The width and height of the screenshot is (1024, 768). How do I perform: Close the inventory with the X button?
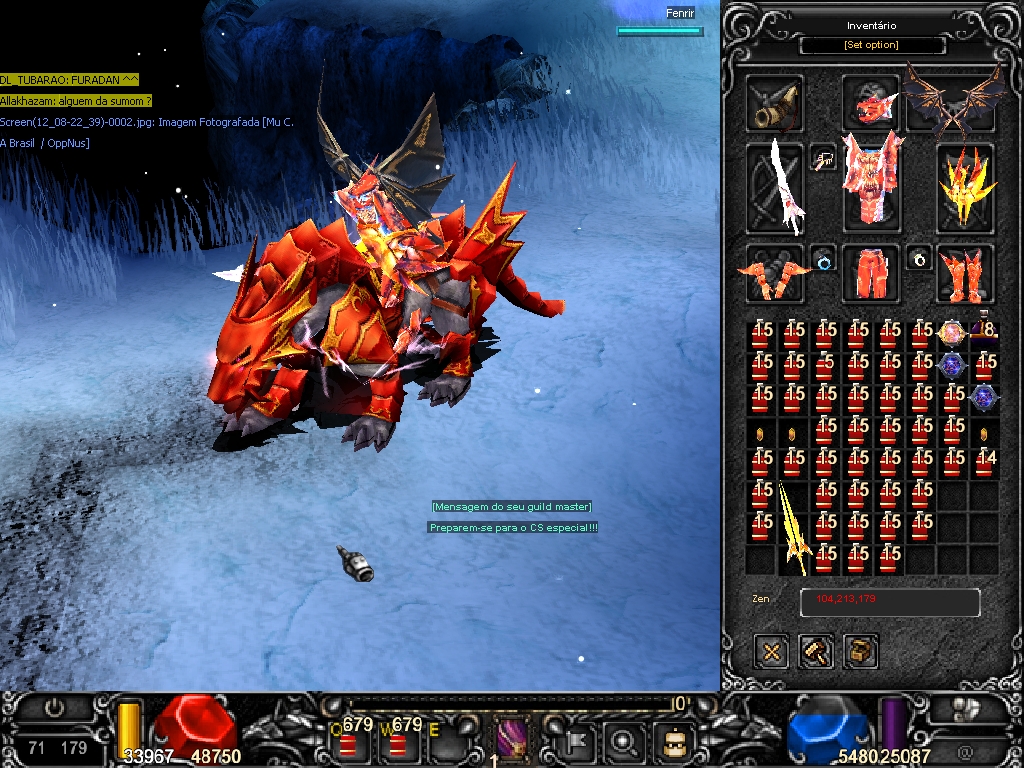771,652
